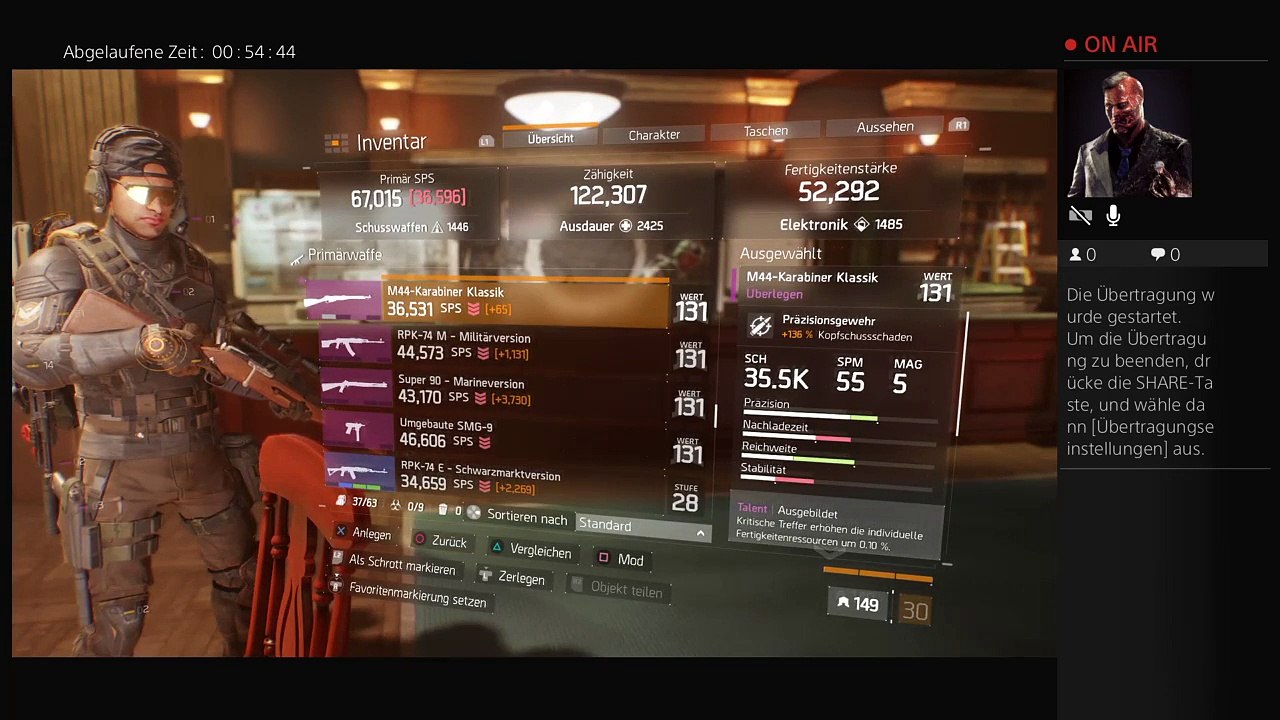The width and height of the screenshot is (1280, 720).
Task: Open the Sortieren nach Standard dropdown
Action: point(642,526)
